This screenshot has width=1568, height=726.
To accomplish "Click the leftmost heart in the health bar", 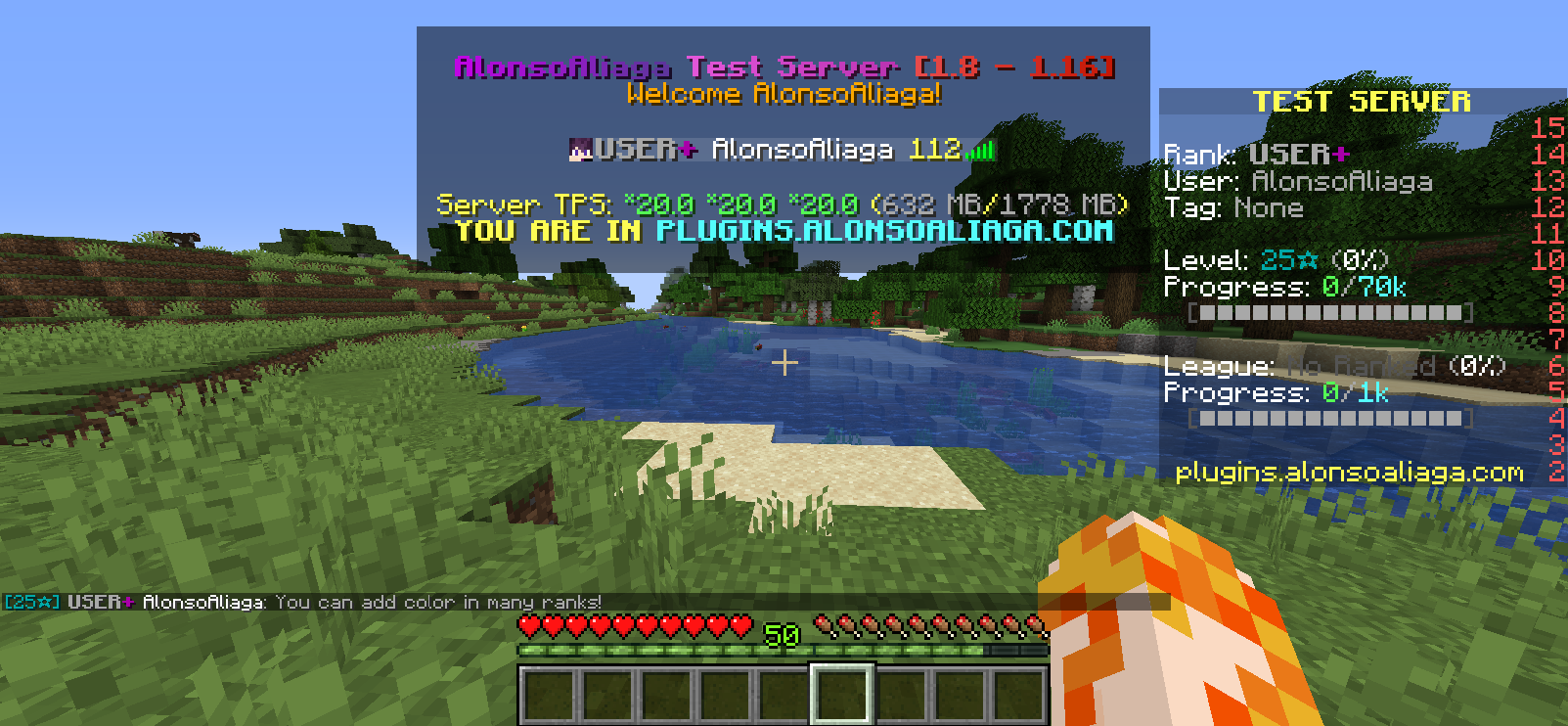I will click(x=528, y=626).
